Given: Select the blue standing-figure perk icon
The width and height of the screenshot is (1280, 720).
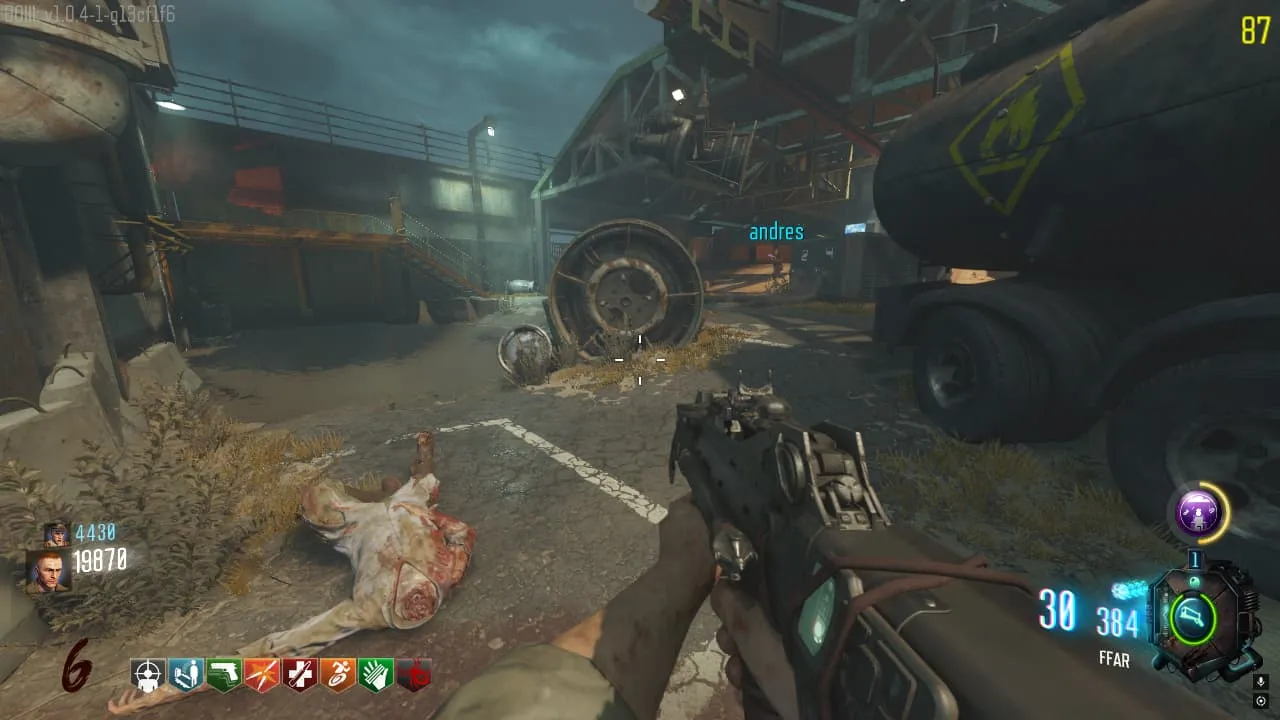Looking at the screenshot, I should (186, 675).
